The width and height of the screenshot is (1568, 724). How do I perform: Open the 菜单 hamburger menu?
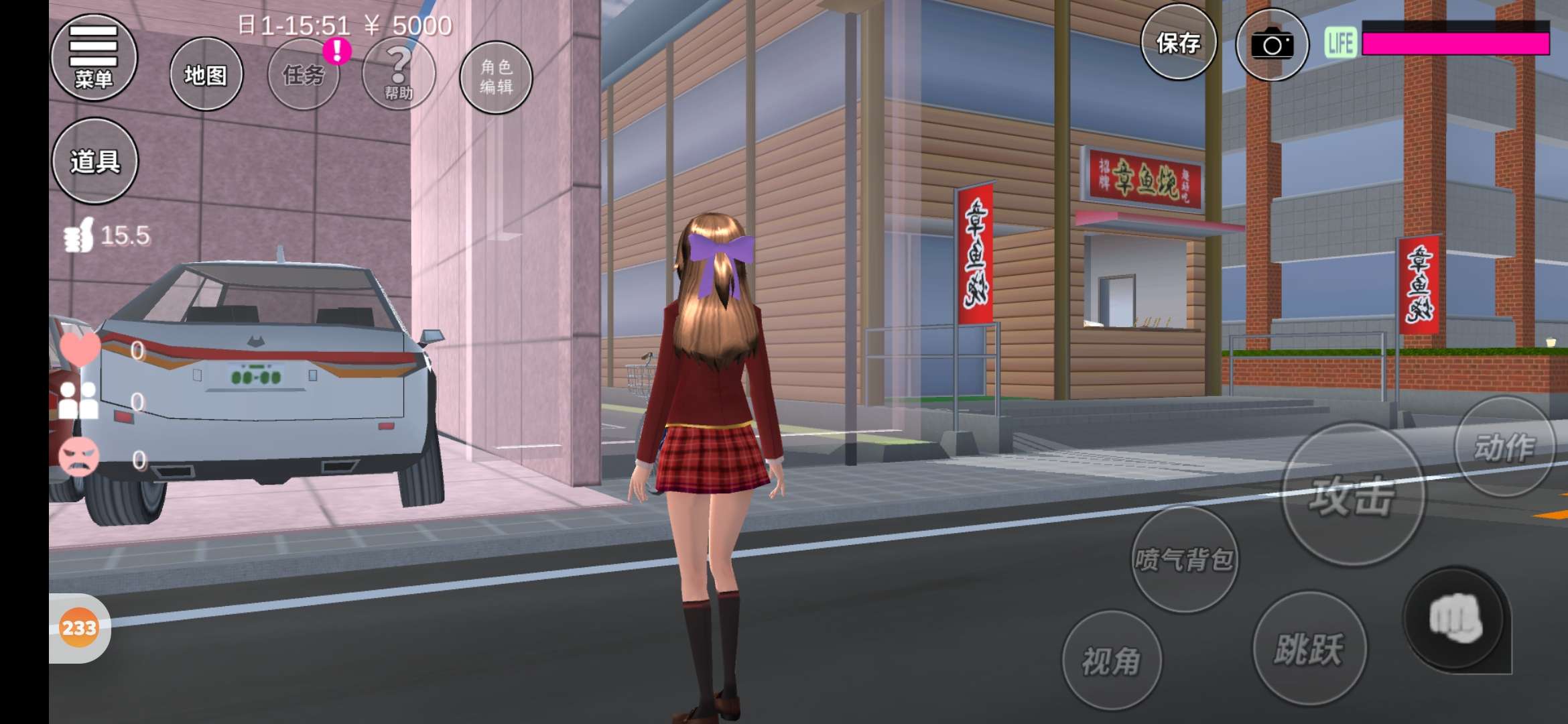coord(94,58)
